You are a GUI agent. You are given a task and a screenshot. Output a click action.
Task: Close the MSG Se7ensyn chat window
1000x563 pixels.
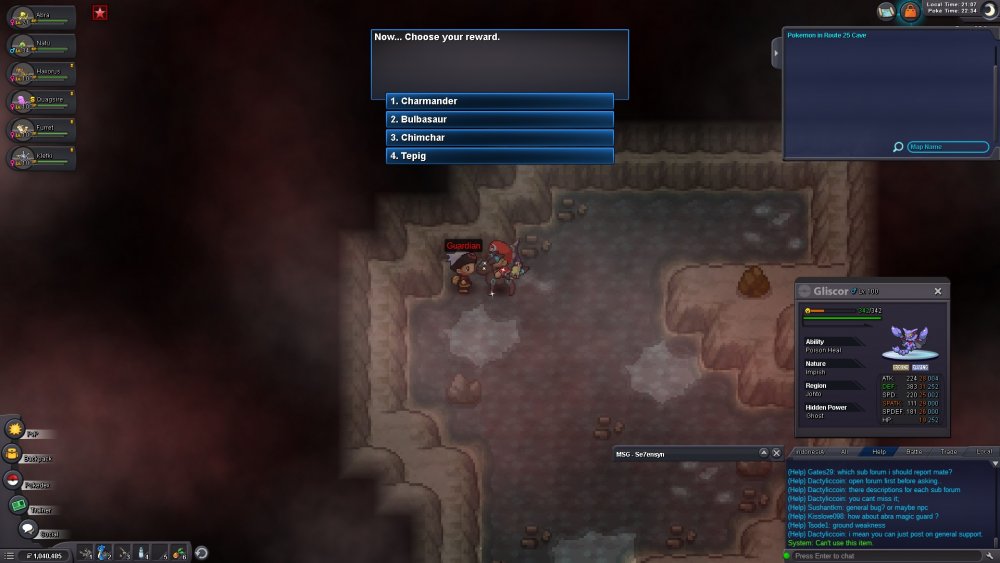click(x=777, y=453)
